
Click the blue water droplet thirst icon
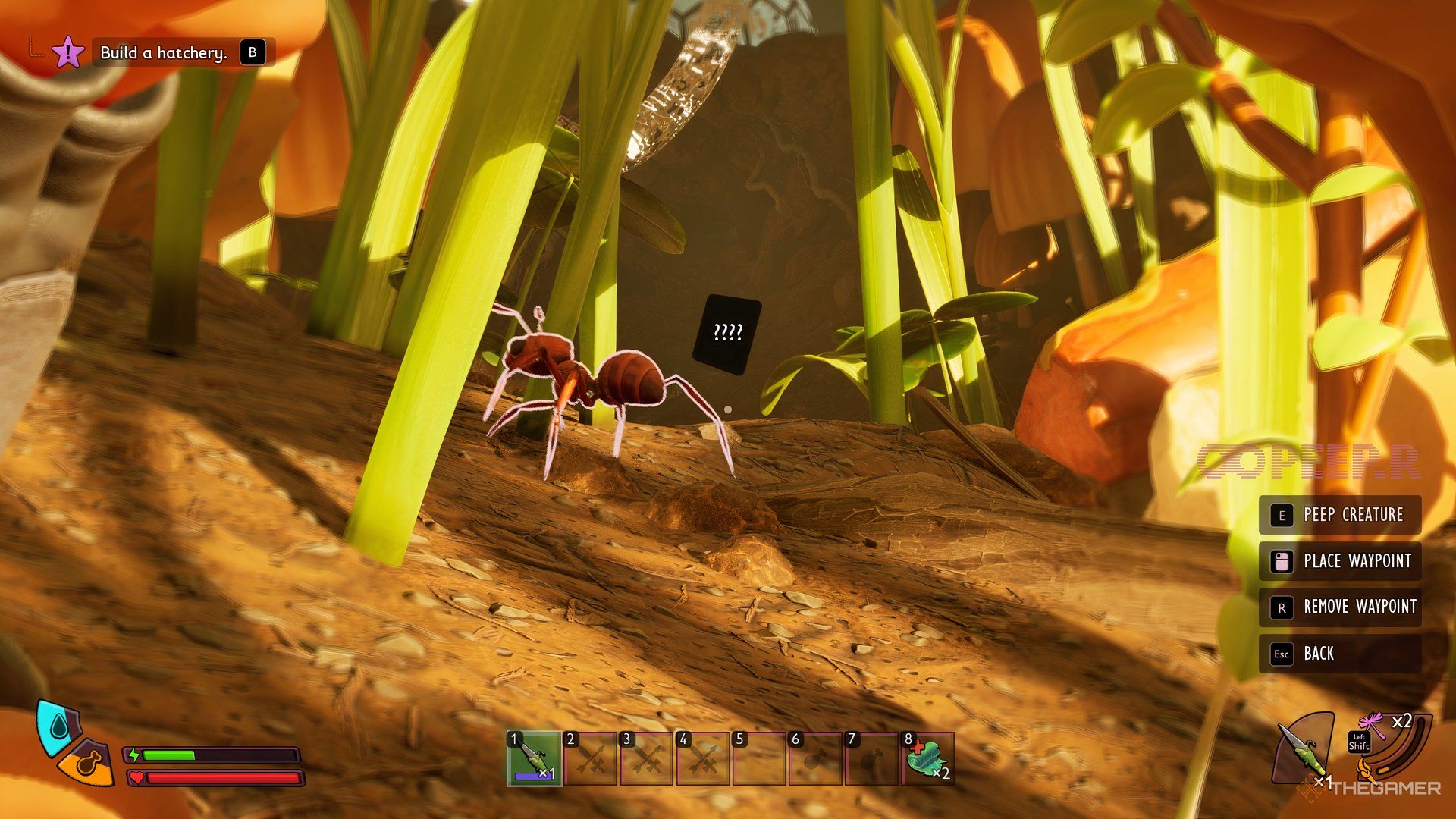tap(58, 727)
